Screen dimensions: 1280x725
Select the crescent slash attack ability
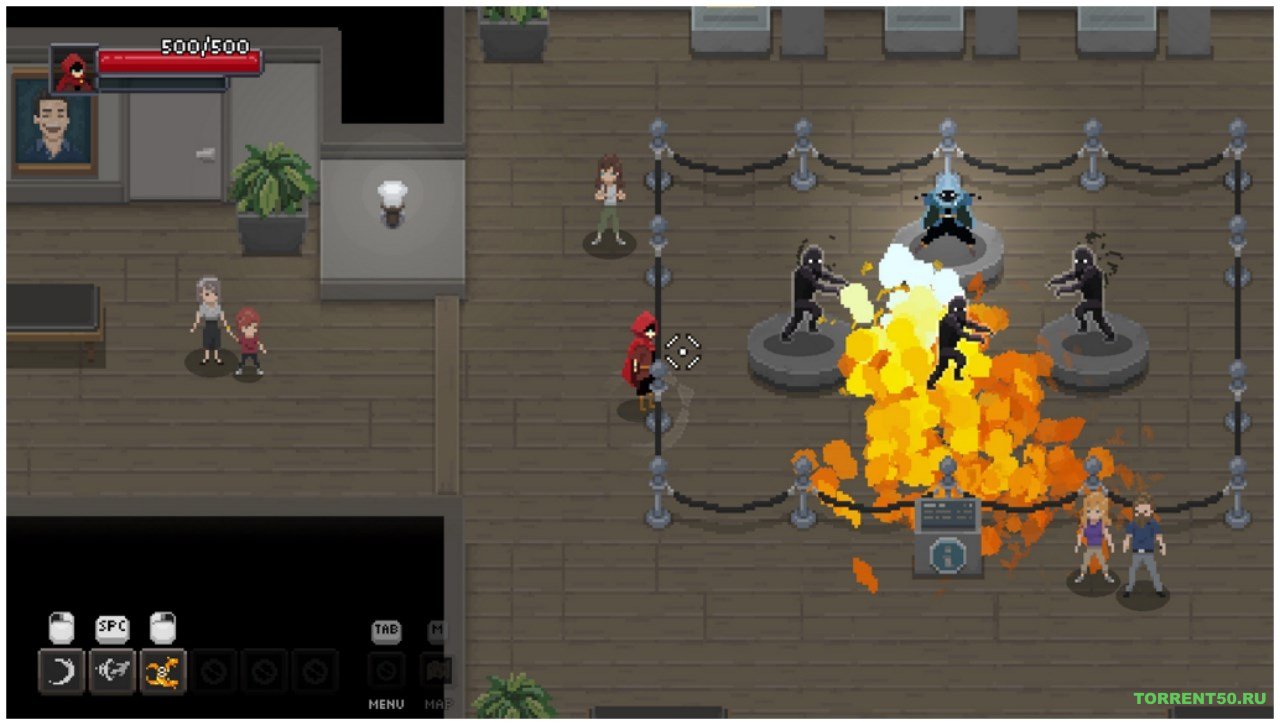click(61, 671)
